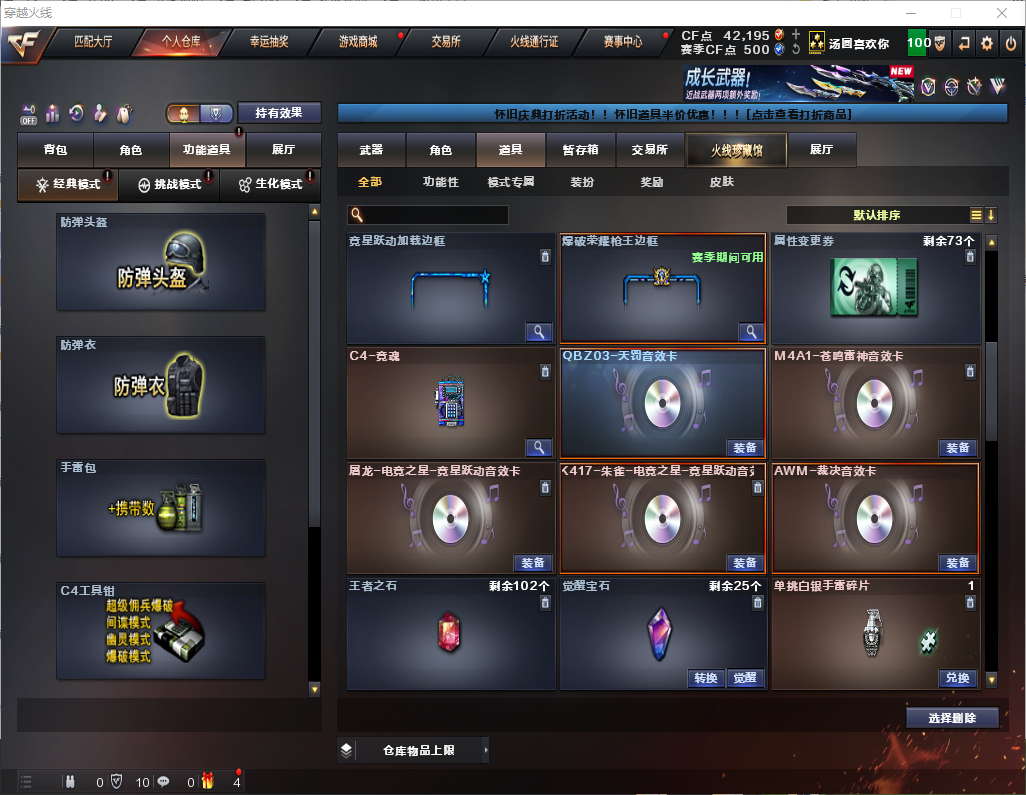Open the 匹配大厅 matchmaking lobby
The width and height of the screenshot is (1026, 795).
pyautogui.click(x=94, y=42)
